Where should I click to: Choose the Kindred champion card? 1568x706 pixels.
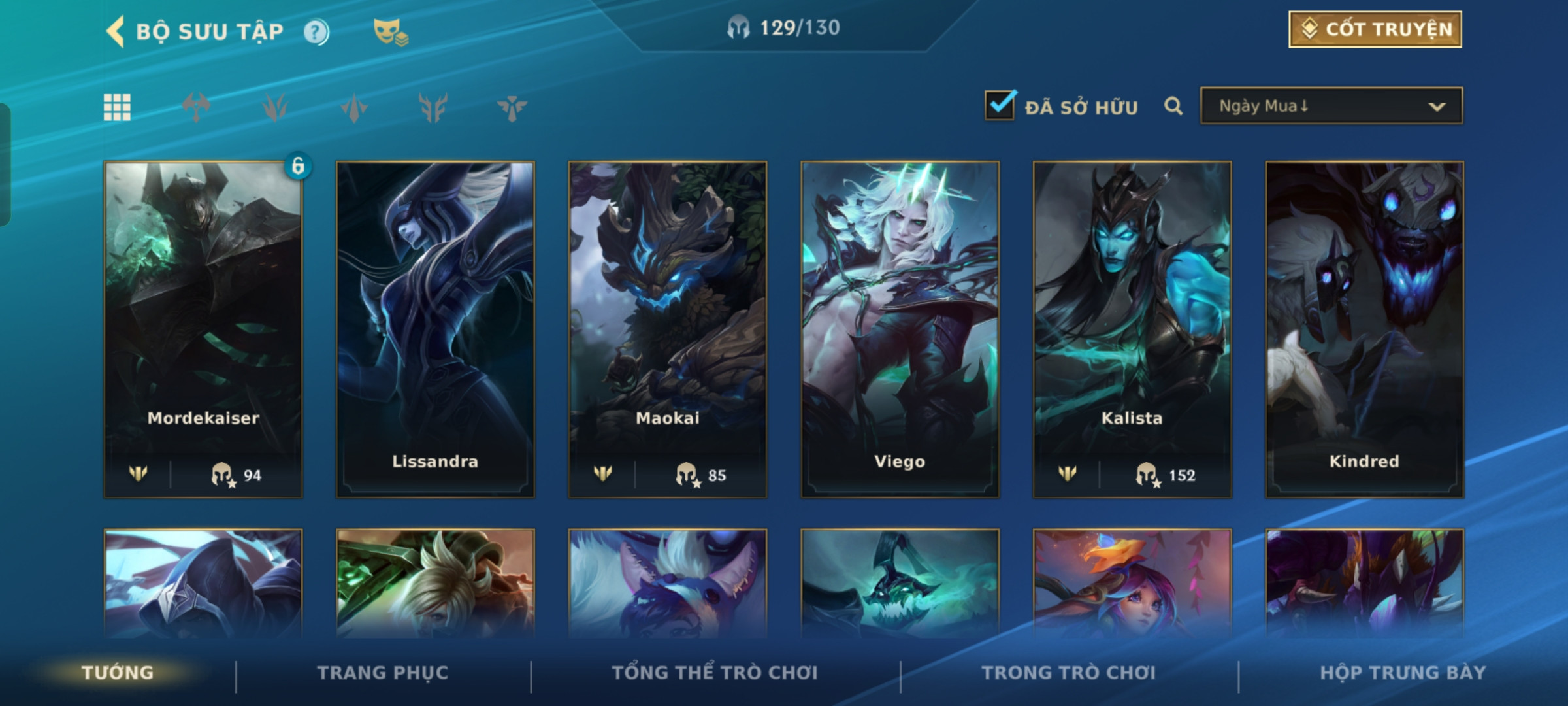coord(1364,329)
